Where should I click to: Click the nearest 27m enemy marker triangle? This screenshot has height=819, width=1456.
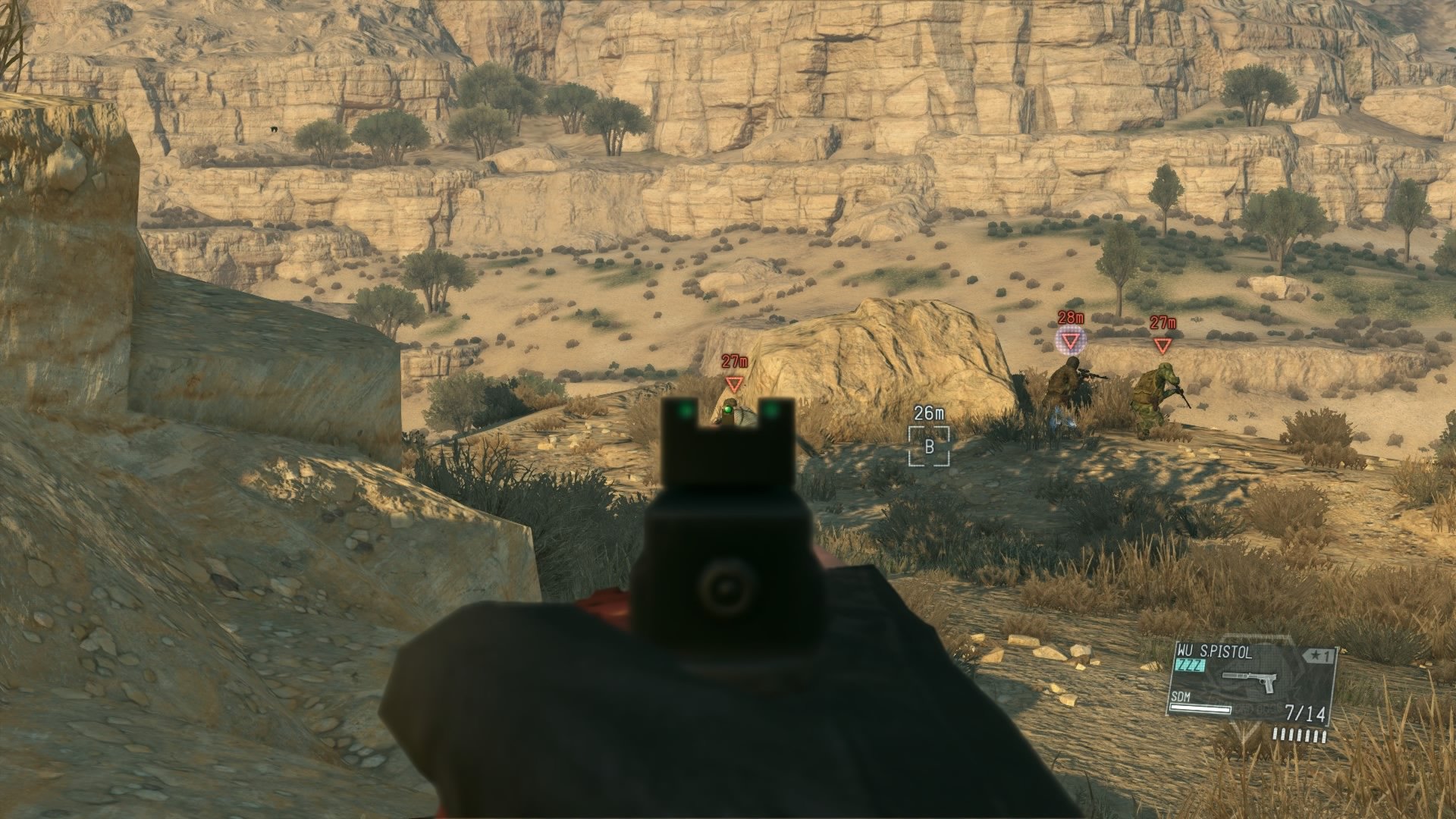pos(733,384)
